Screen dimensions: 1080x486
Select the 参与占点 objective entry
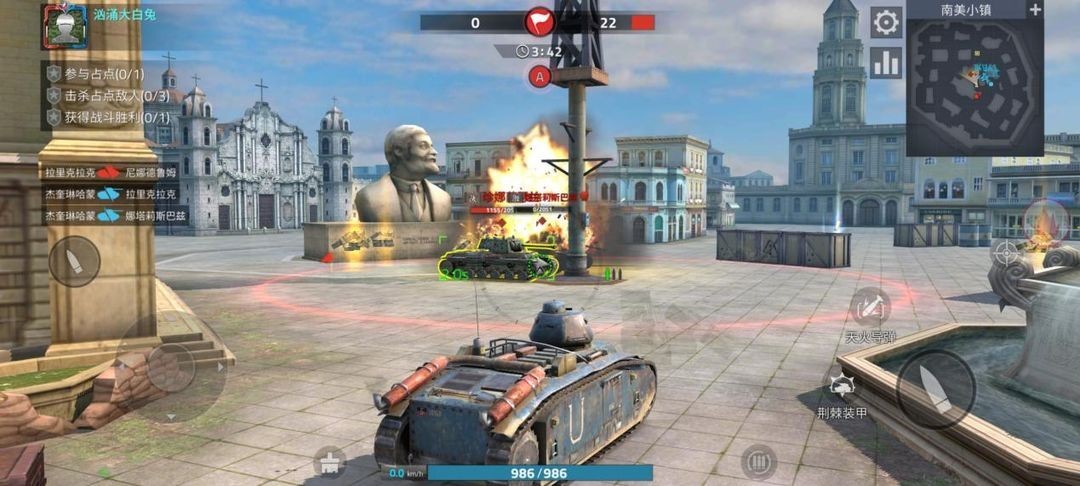point(95,73)
